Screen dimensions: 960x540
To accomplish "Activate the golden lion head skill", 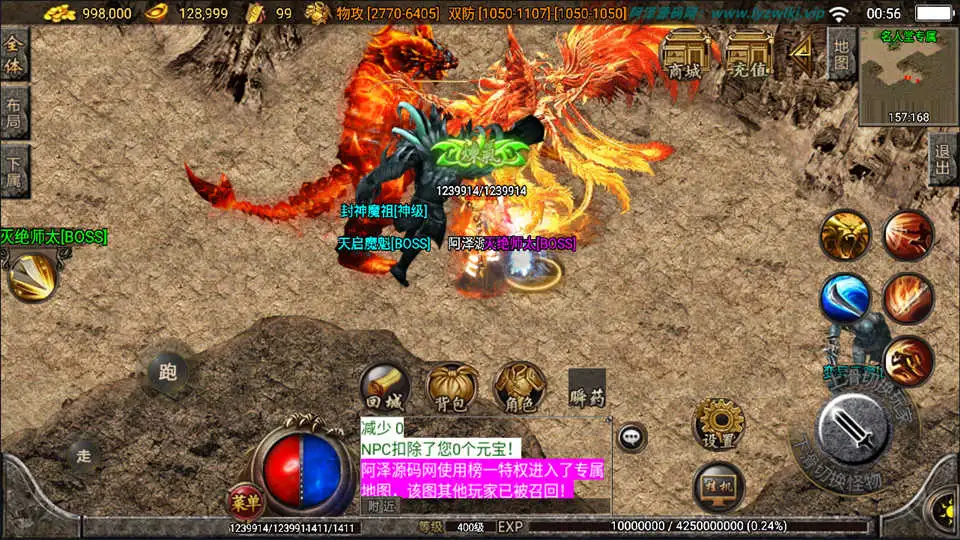I will click(845, 236).
